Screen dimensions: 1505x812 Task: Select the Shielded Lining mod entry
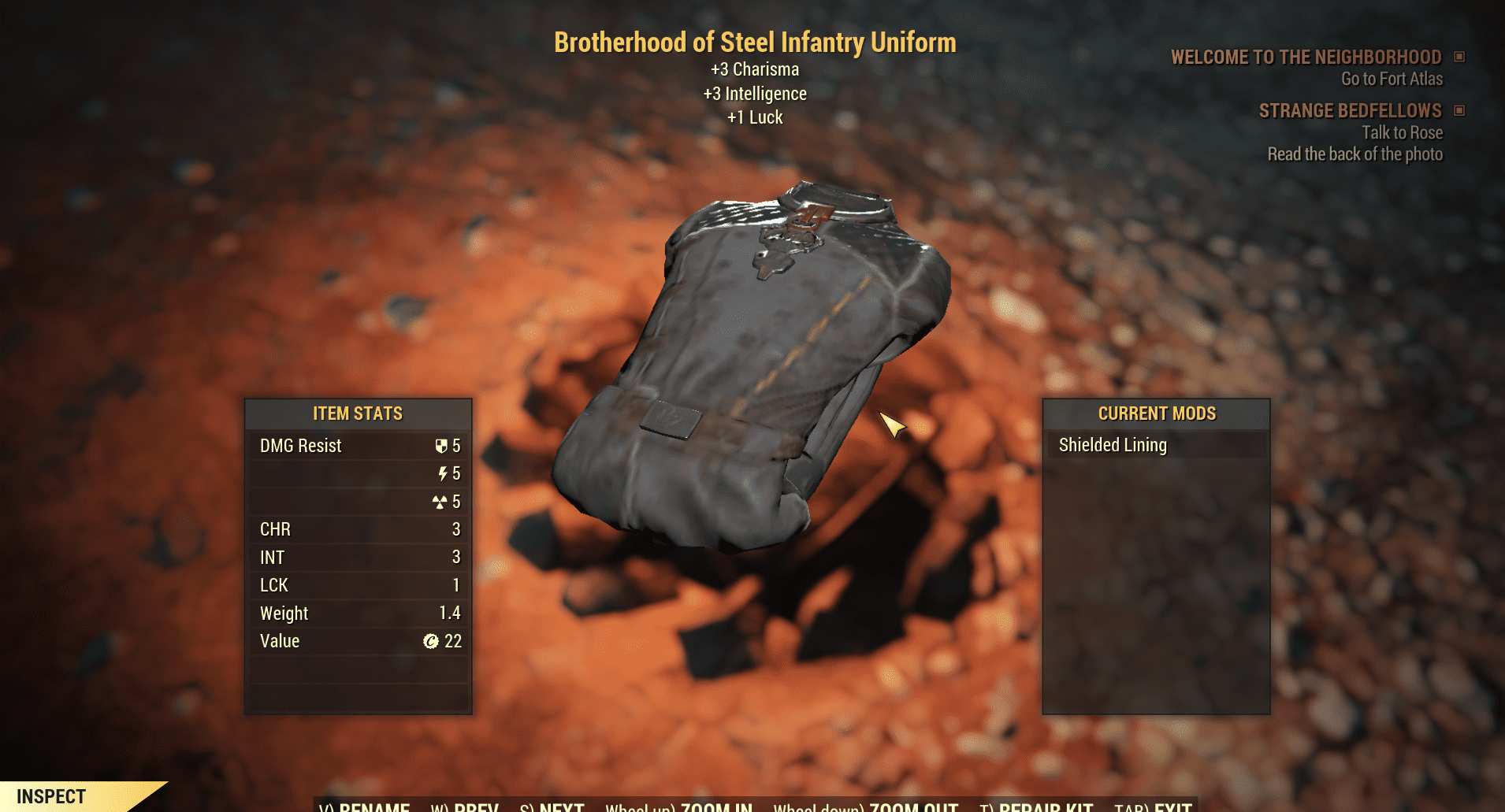coord(1113,445)
